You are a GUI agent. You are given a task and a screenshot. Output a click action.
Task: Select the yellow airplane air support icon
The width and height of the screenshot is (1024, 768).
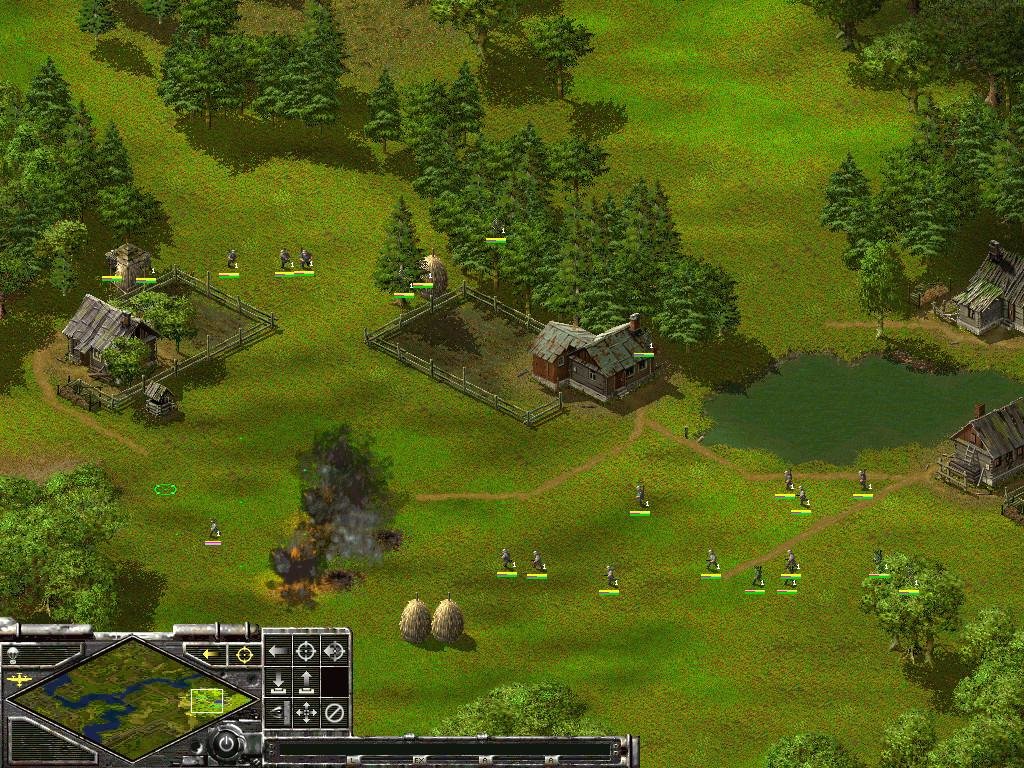pos(19,680)
